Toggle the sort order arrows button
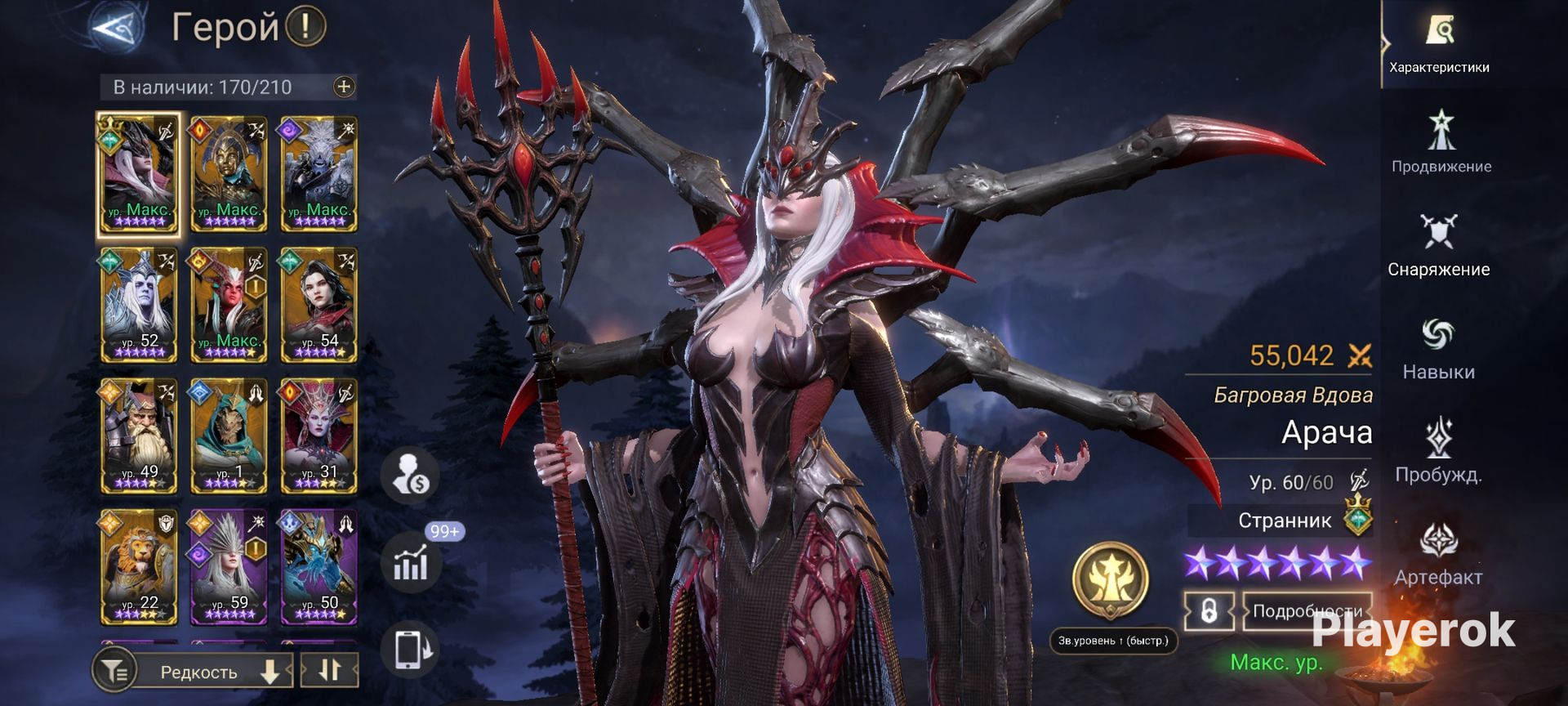1568x706 pixels. tap(329, 670)
